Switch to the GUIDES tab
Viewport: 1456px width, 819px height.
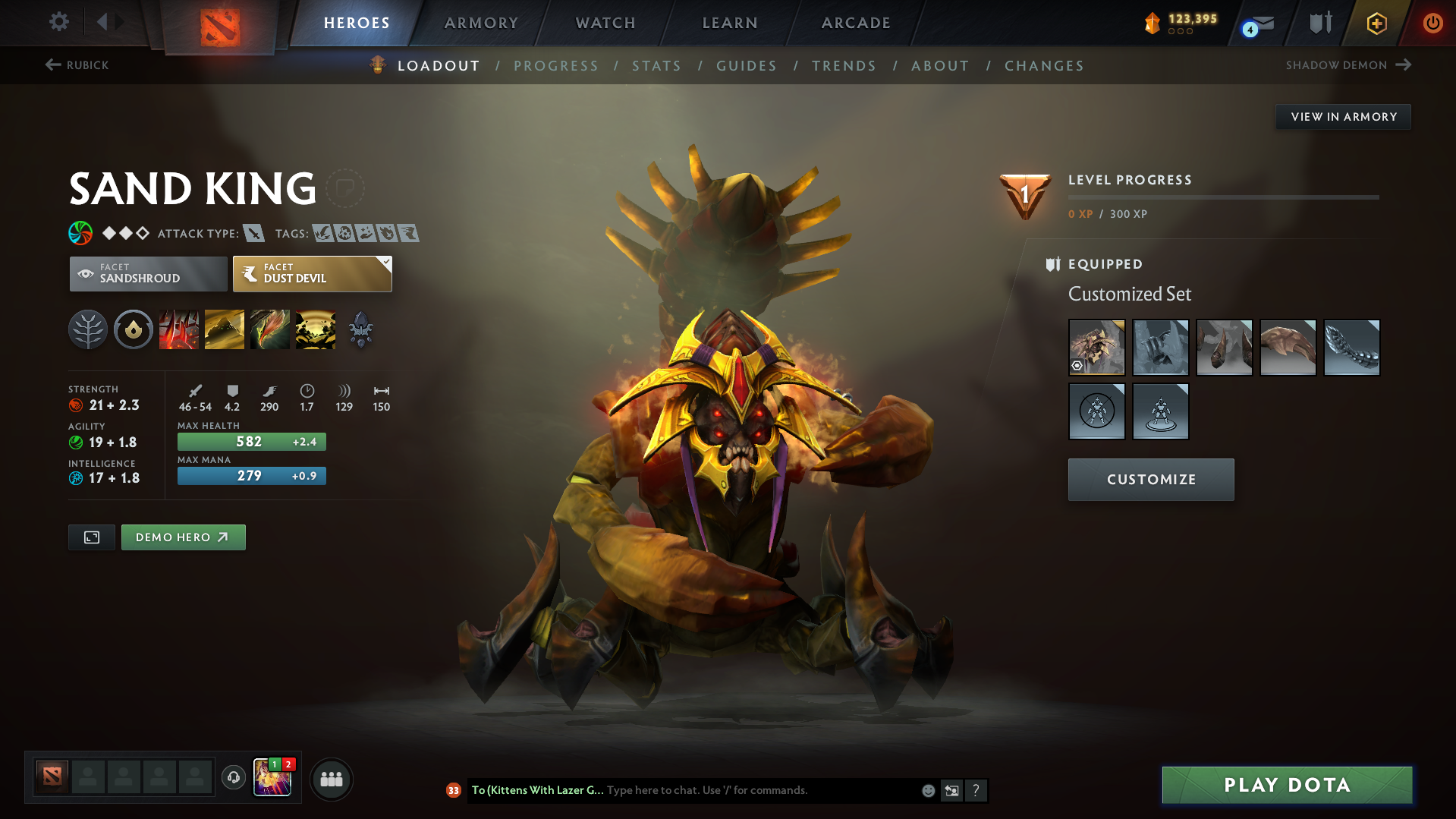[747, 66]
